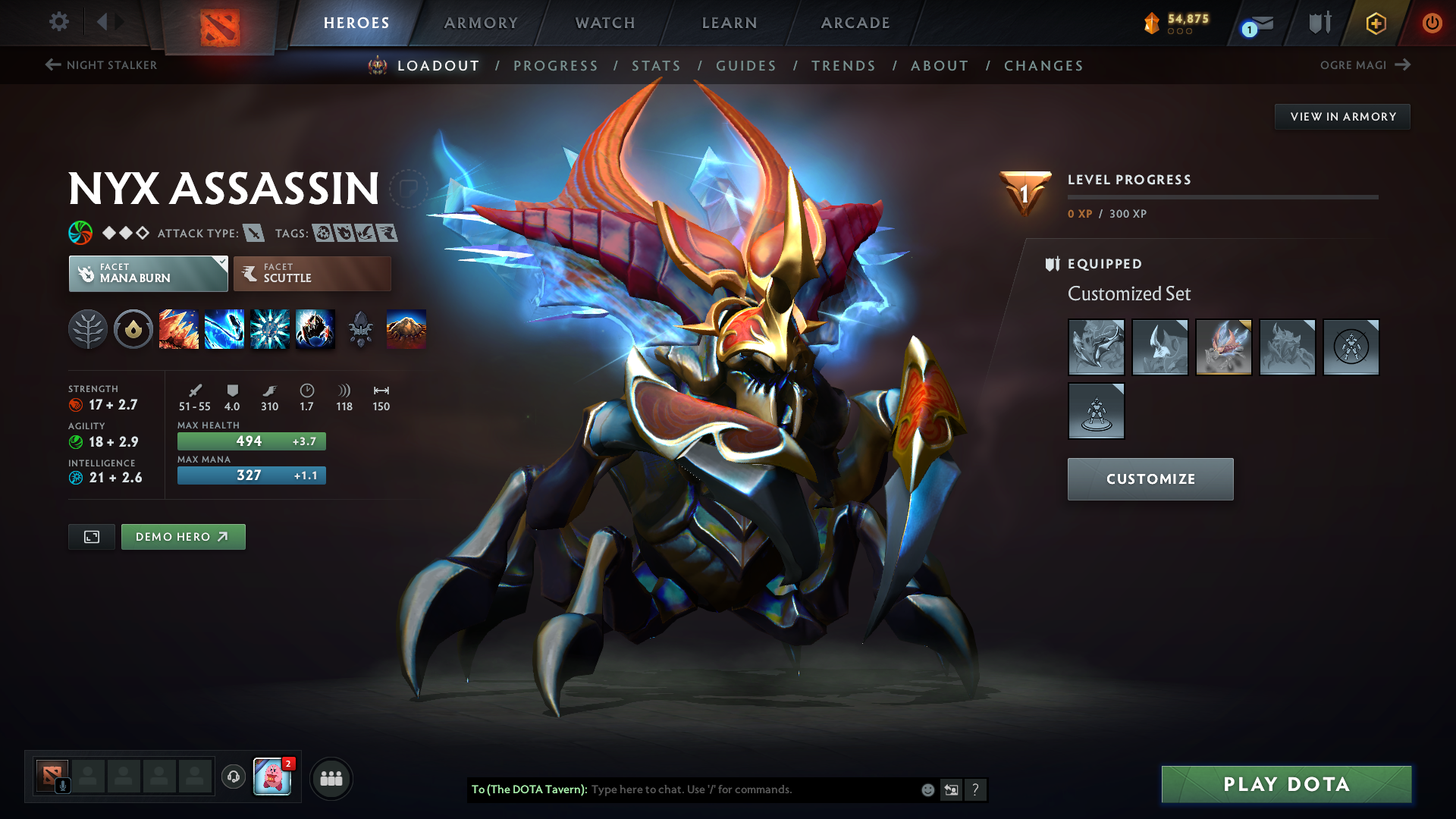Select the Mind Flare ability icon
This screenshot has width=1456, height=819.
point(224,329)
